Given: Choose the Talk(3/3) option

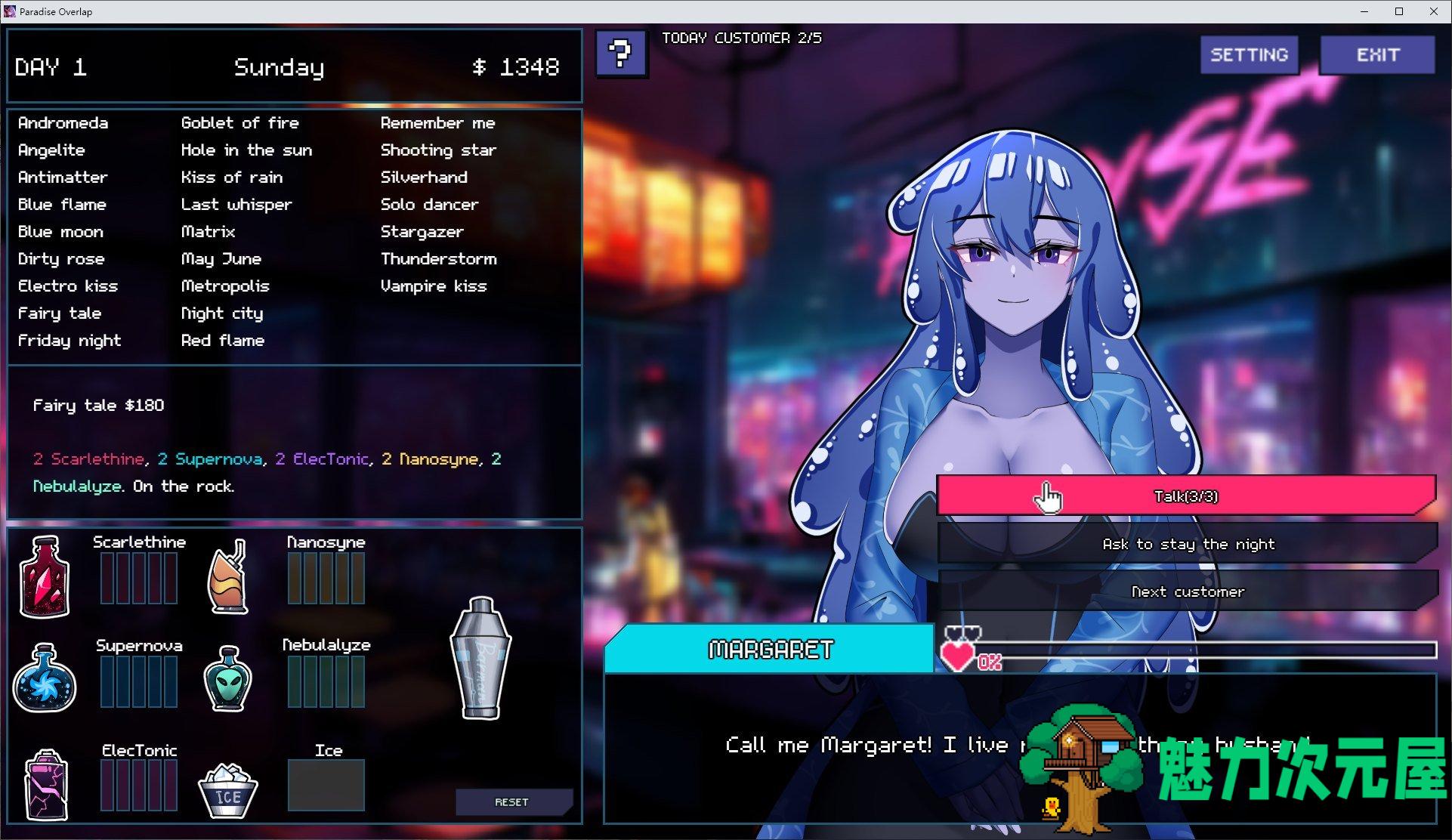Looking at the screenshot, I should (1185, 496).
